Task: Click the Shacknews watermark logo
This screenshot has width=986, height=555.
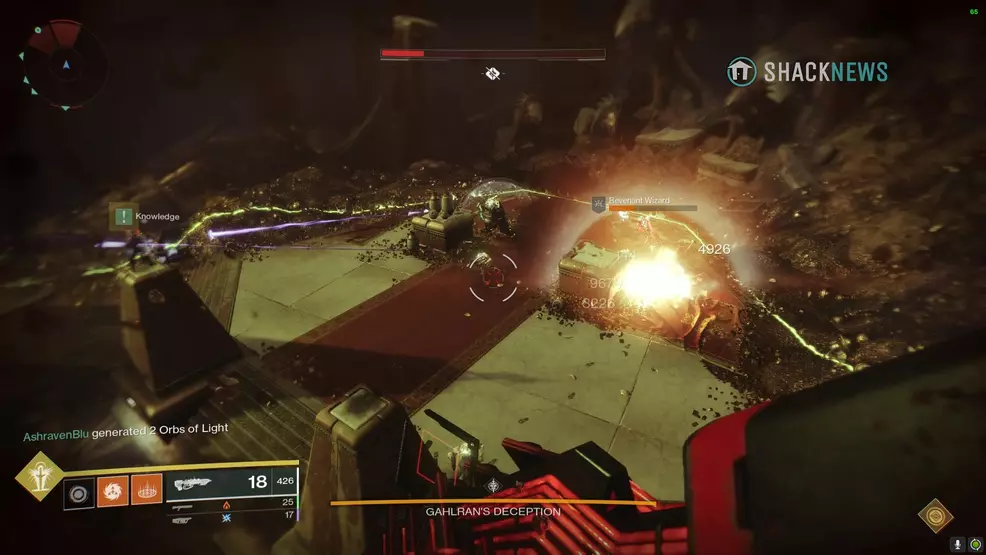Action: point(807,71)
